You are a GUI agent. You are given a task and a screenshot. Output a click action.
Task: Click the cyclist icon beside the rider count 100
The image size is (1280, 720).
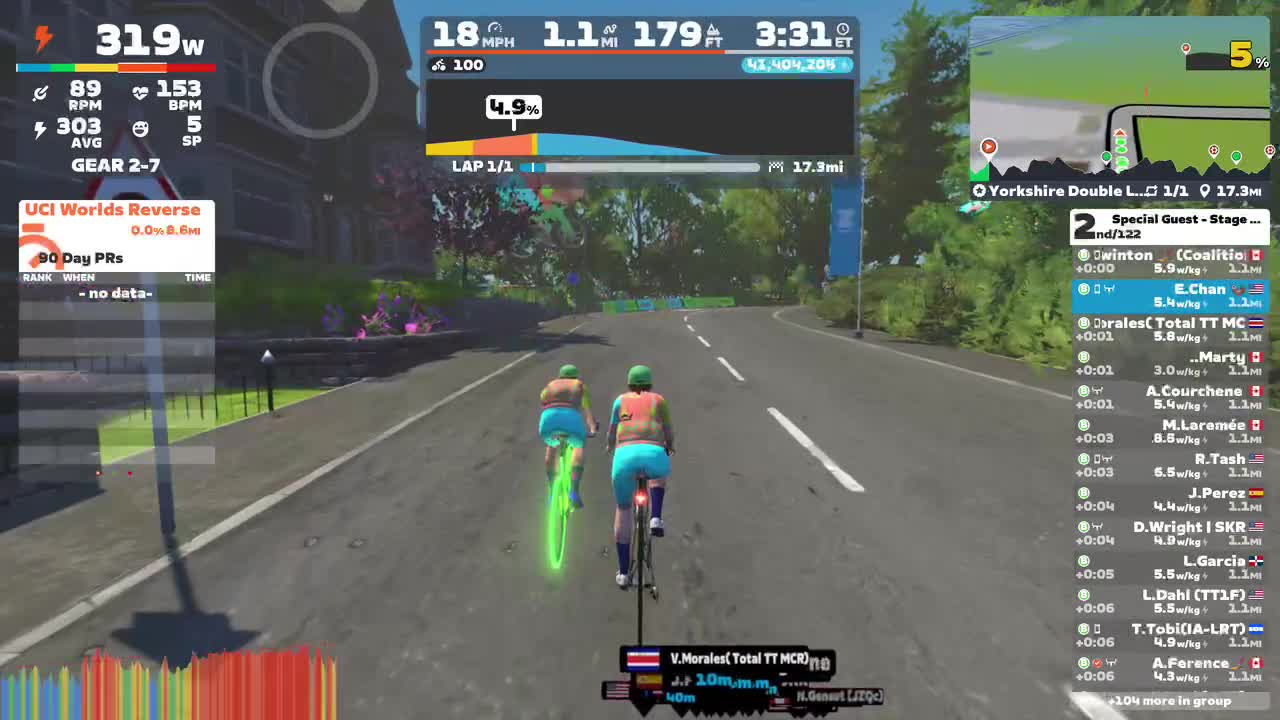[x=438, y=65]
